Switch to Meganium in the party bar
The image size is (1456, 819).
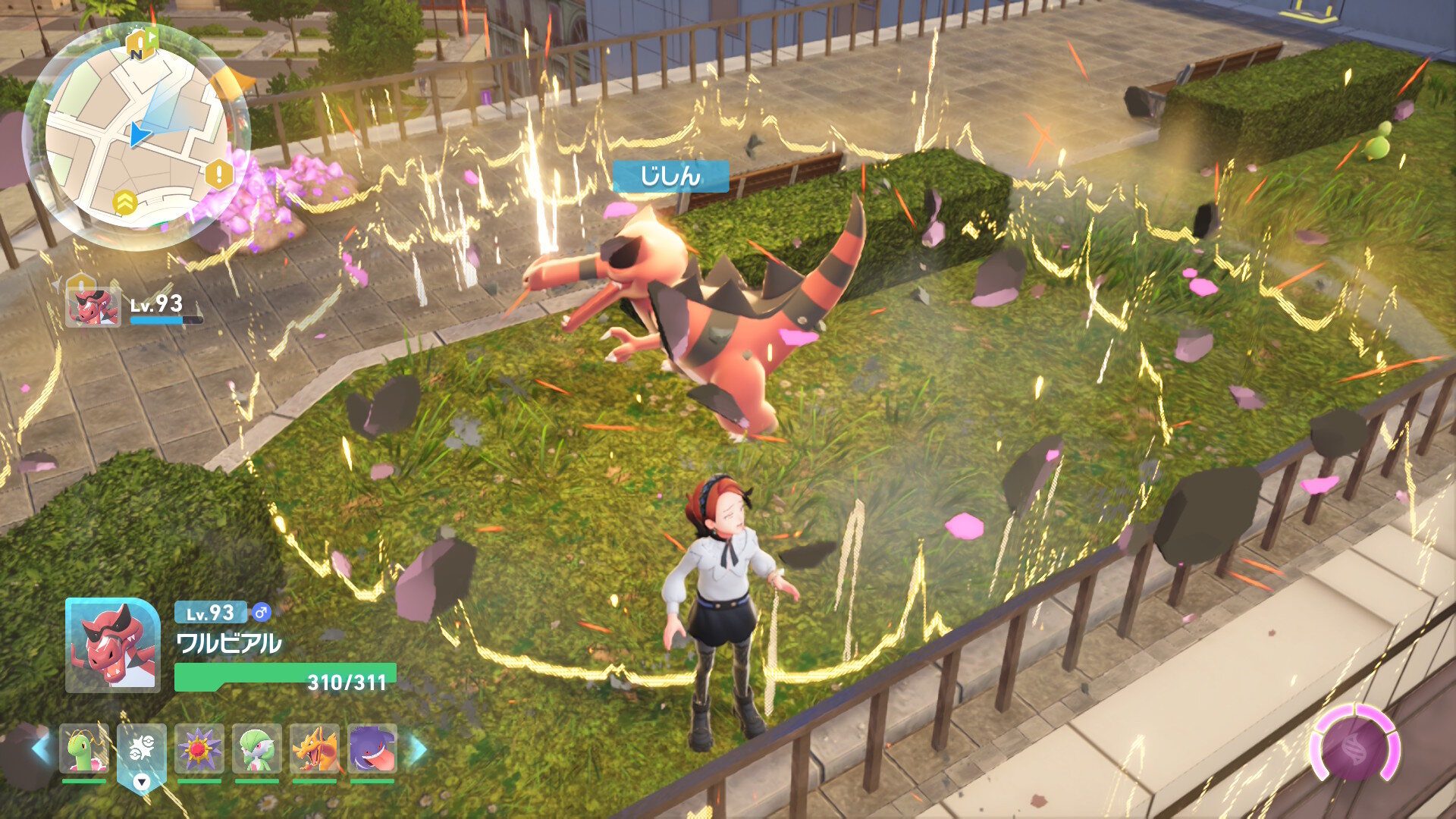(83, 749)
